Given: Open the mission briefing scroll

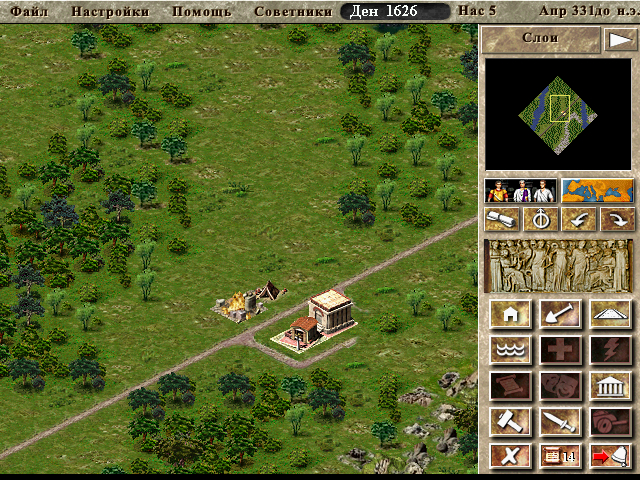Looking at the screenshot, I should coord(503,219).
